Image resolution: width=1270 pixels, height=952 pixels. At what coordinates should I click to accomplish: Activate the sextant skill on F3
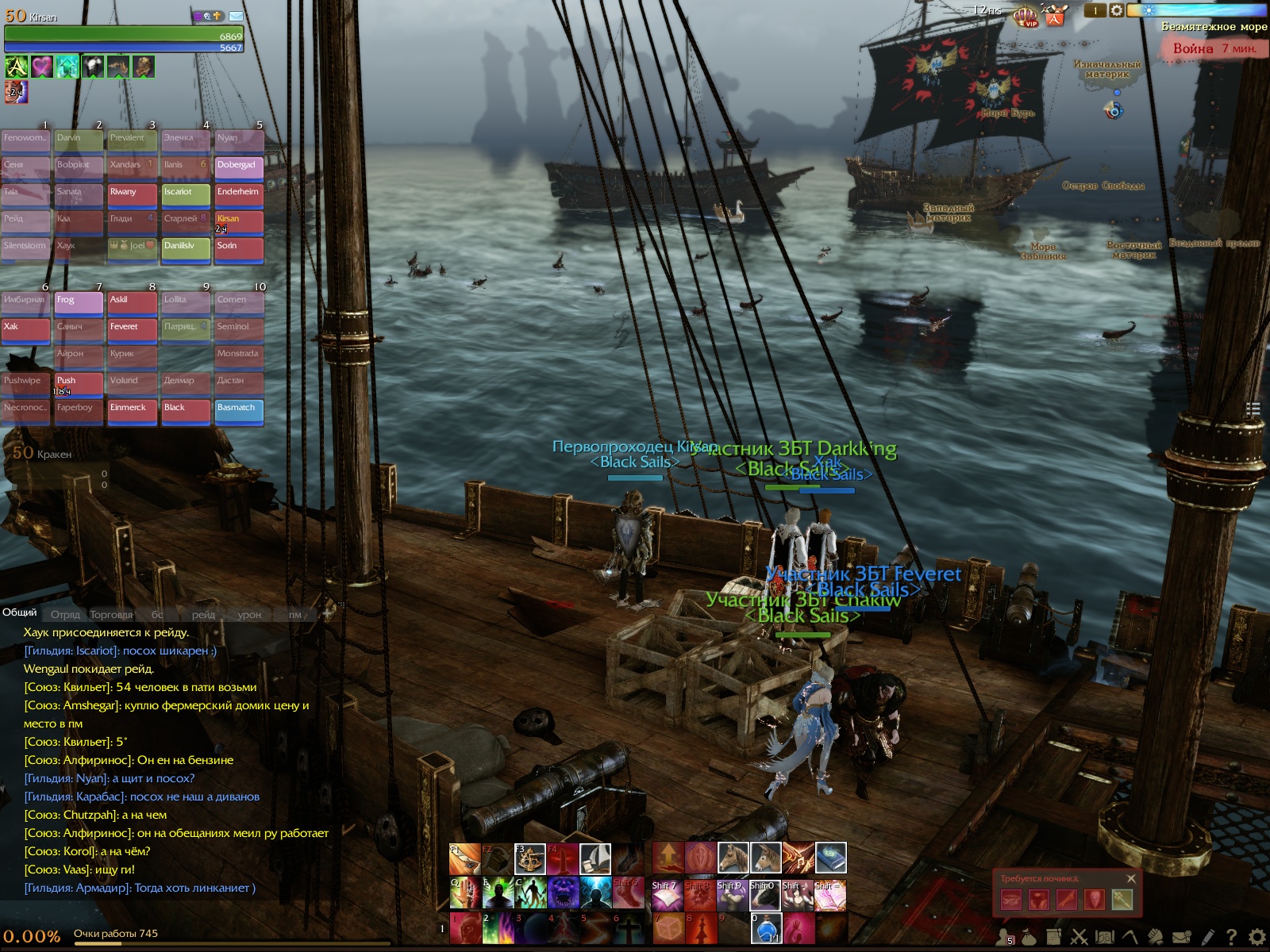pyautogui.click(x=530, y=858)
